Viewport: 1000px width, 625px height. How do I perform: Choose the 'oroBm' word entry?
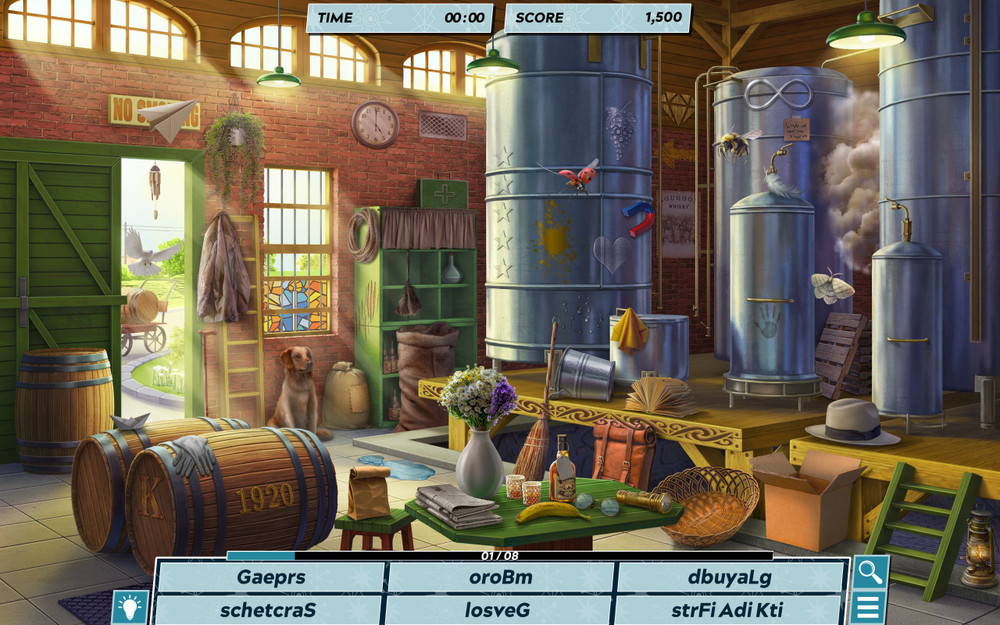pos(500,577)
